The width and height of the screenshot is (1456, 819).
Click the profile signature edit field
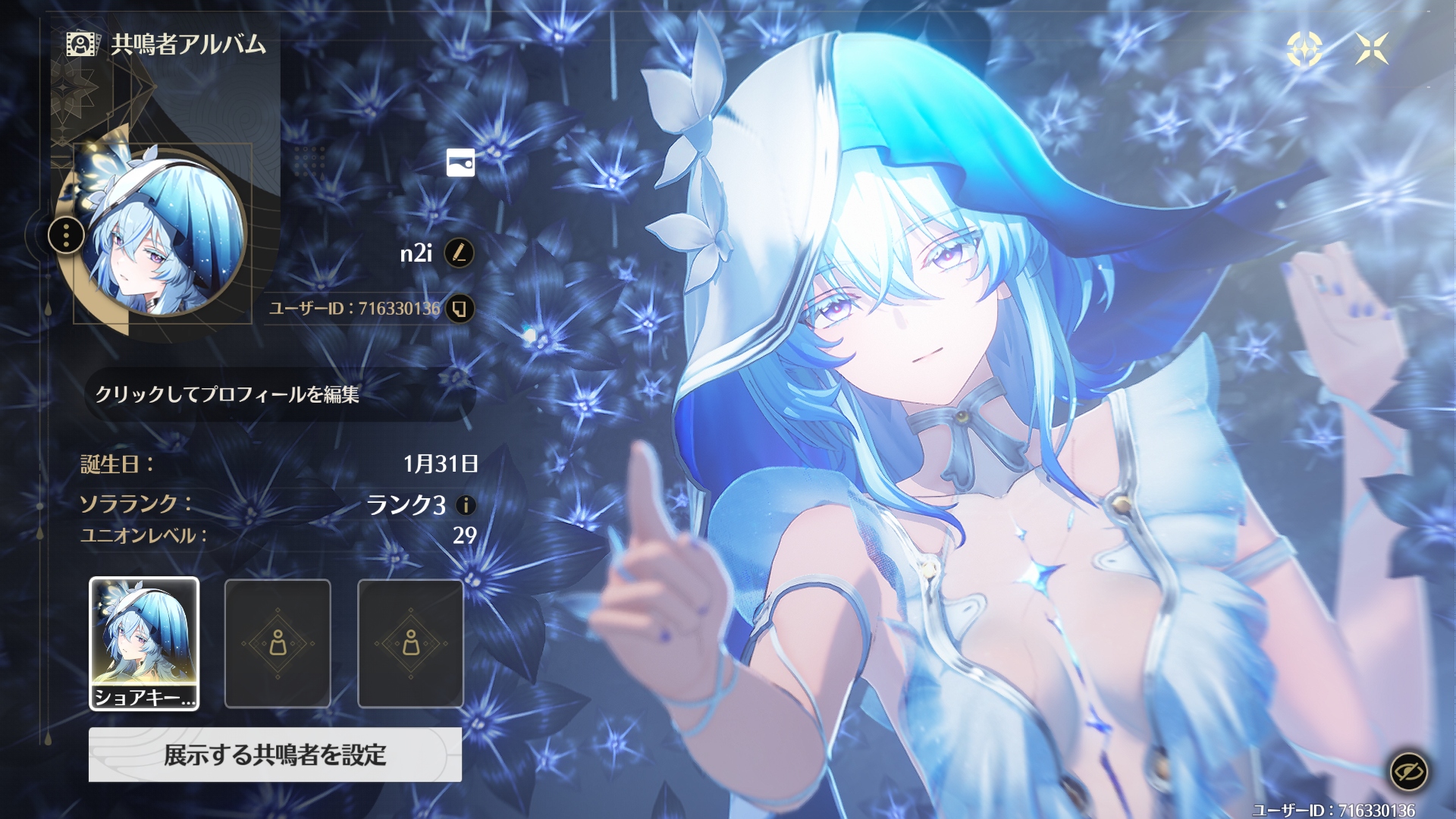point(279,394)
